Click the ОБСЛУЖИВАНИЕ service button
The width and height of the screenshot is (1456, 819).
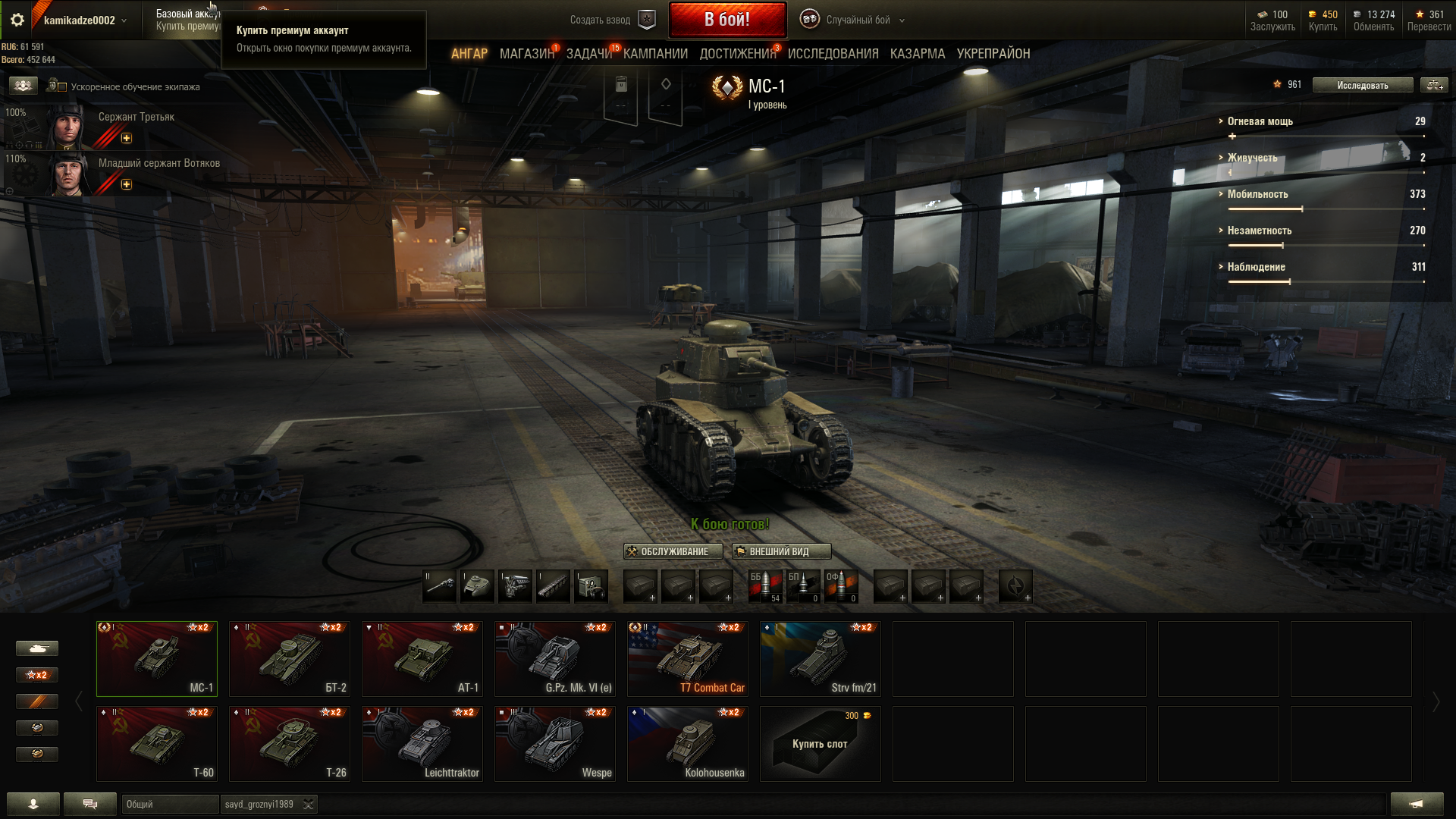pyautogui.click(x=667, y=551)
